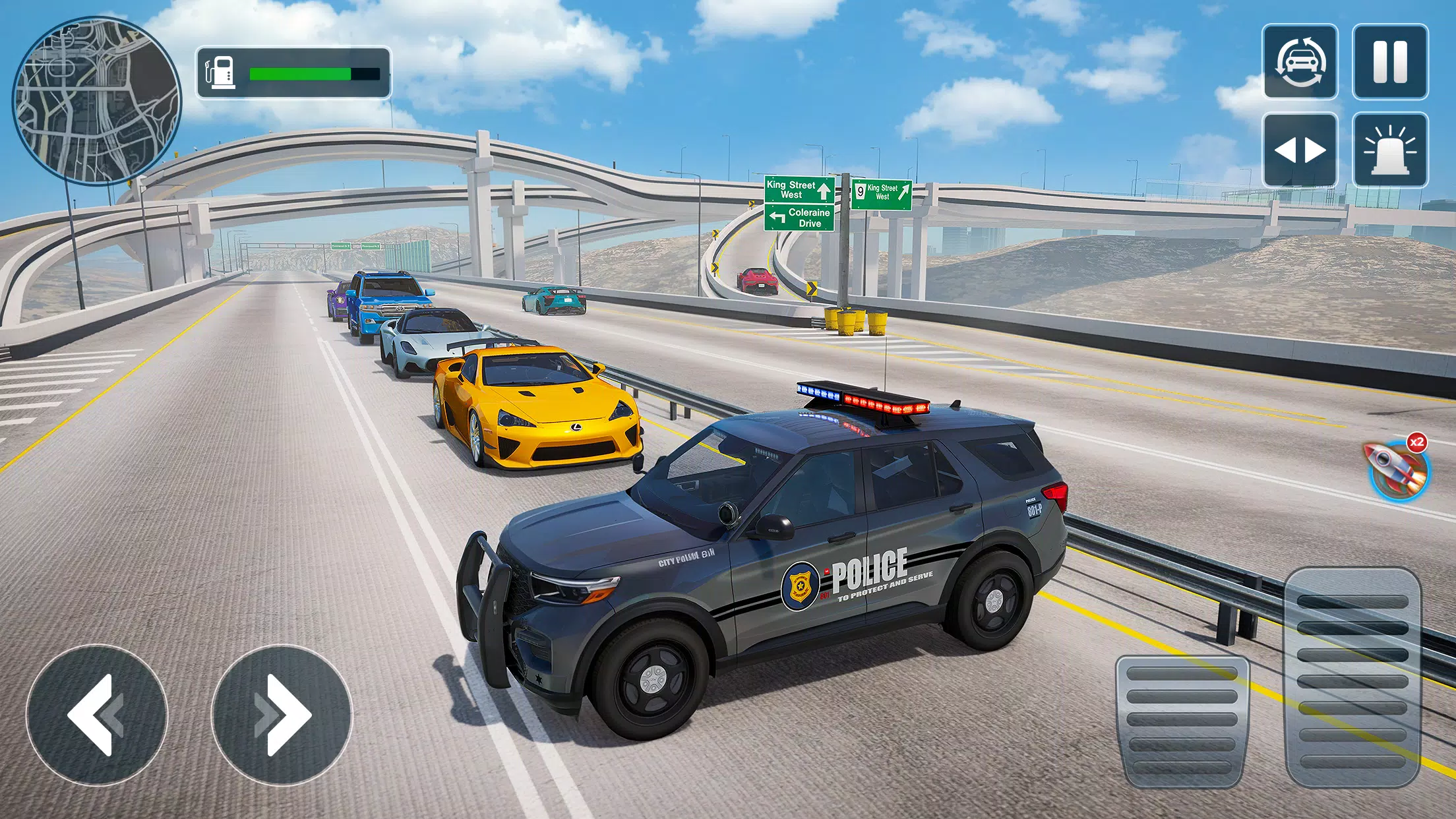Click the King Street West sign arrow

coord(822,193)
